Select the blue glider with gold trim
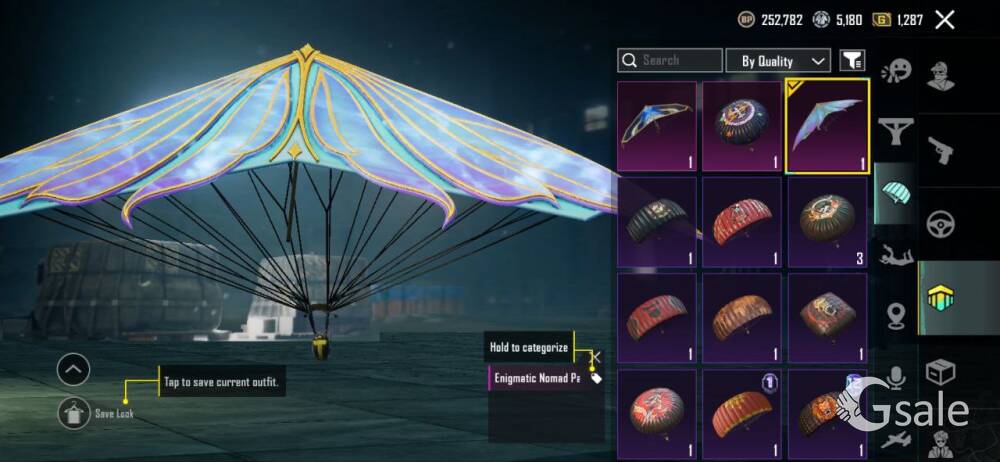Image resolution: width=1000 pixels, height=462 pixels. click(657, 127)
